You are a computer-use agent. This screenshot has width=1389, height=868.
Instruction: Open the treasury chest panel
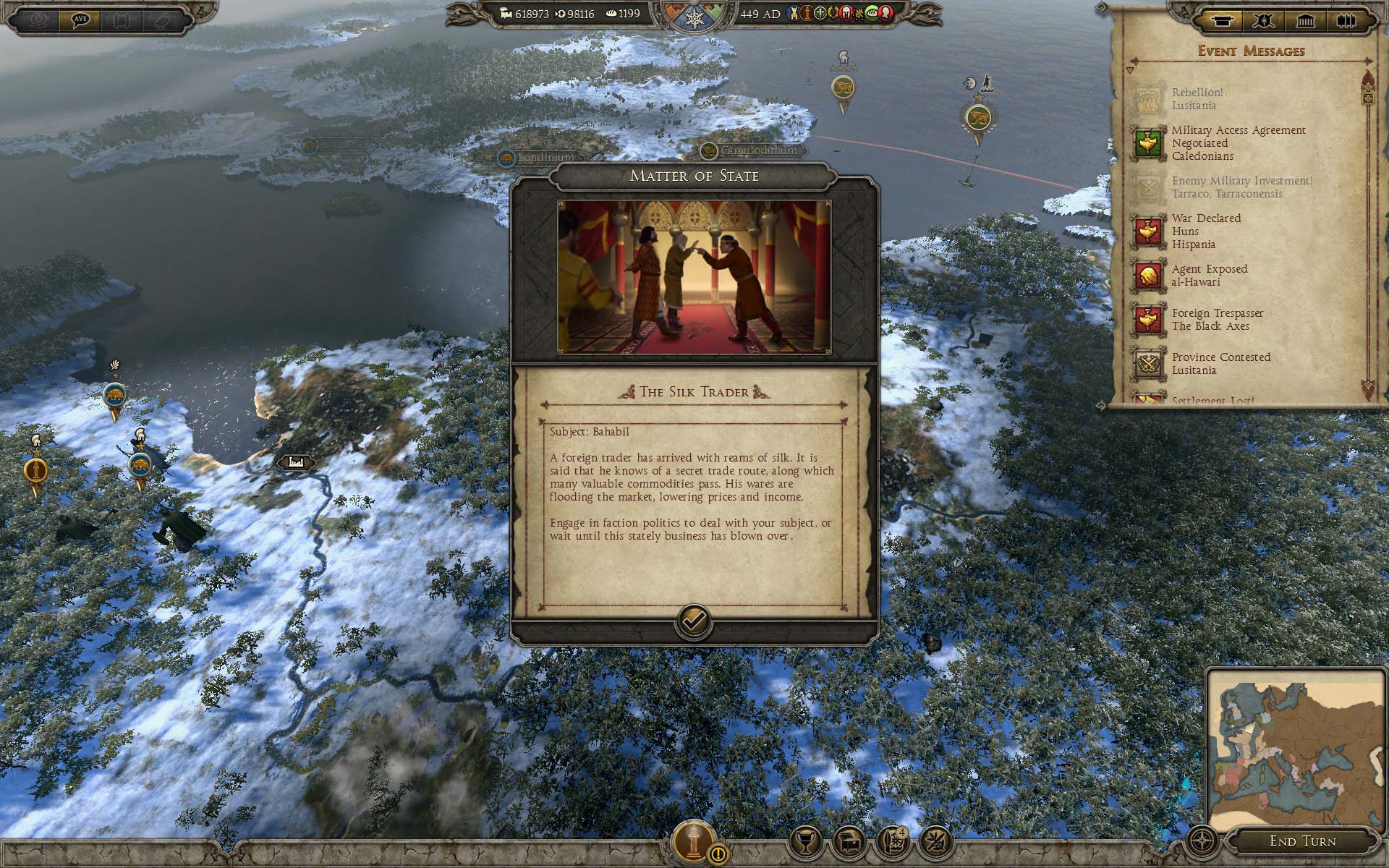(x=849, y=841)
